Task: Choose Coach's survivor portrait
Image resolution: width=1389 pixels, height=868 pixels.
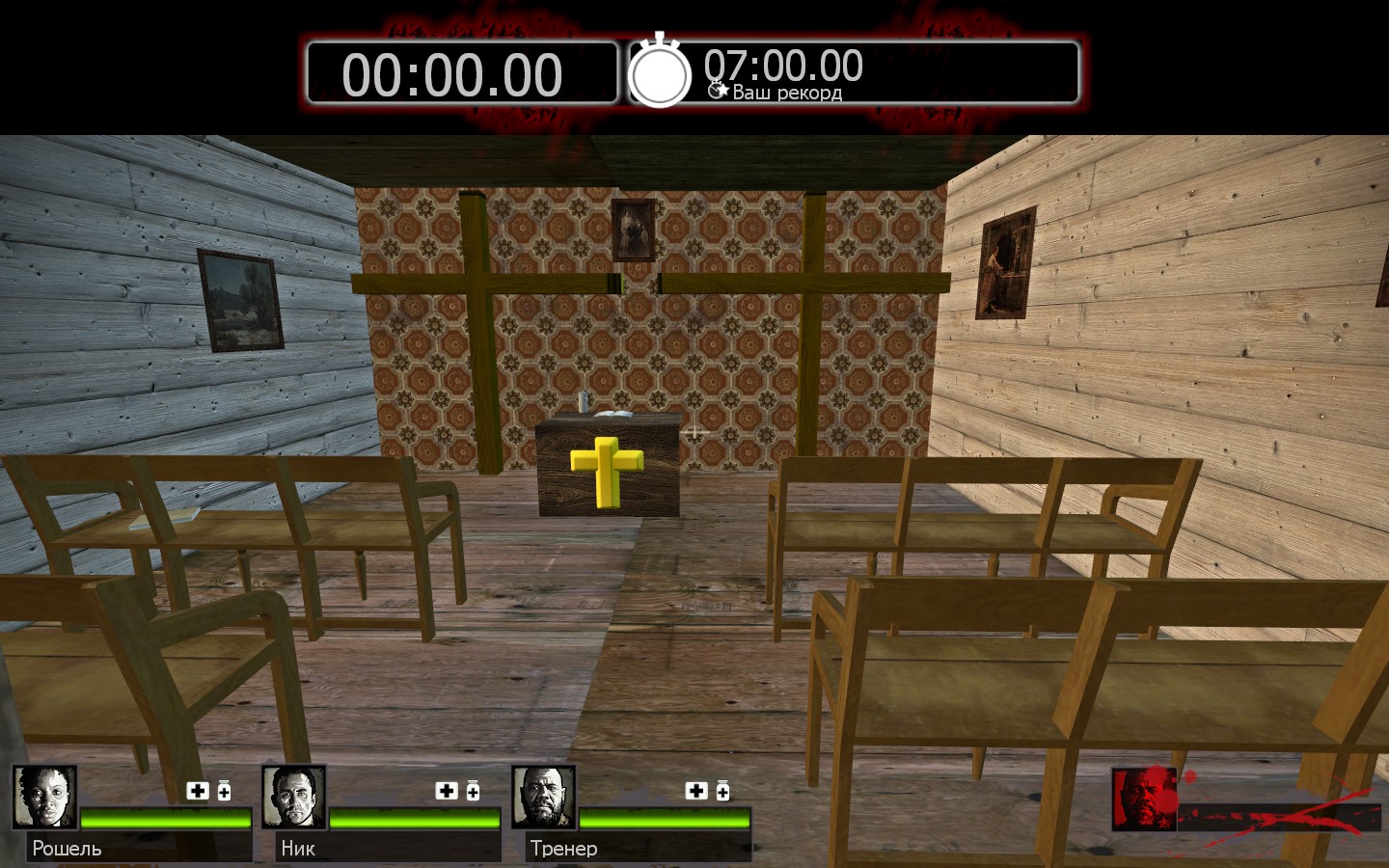Action: pos(544,798)
